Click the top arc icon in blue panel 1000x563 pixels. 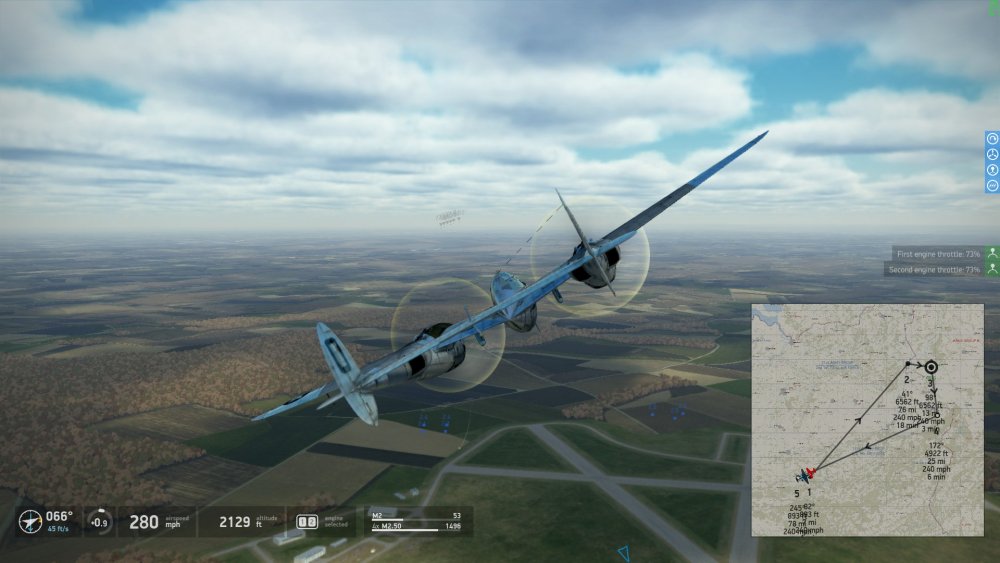(x=992, y=139)
